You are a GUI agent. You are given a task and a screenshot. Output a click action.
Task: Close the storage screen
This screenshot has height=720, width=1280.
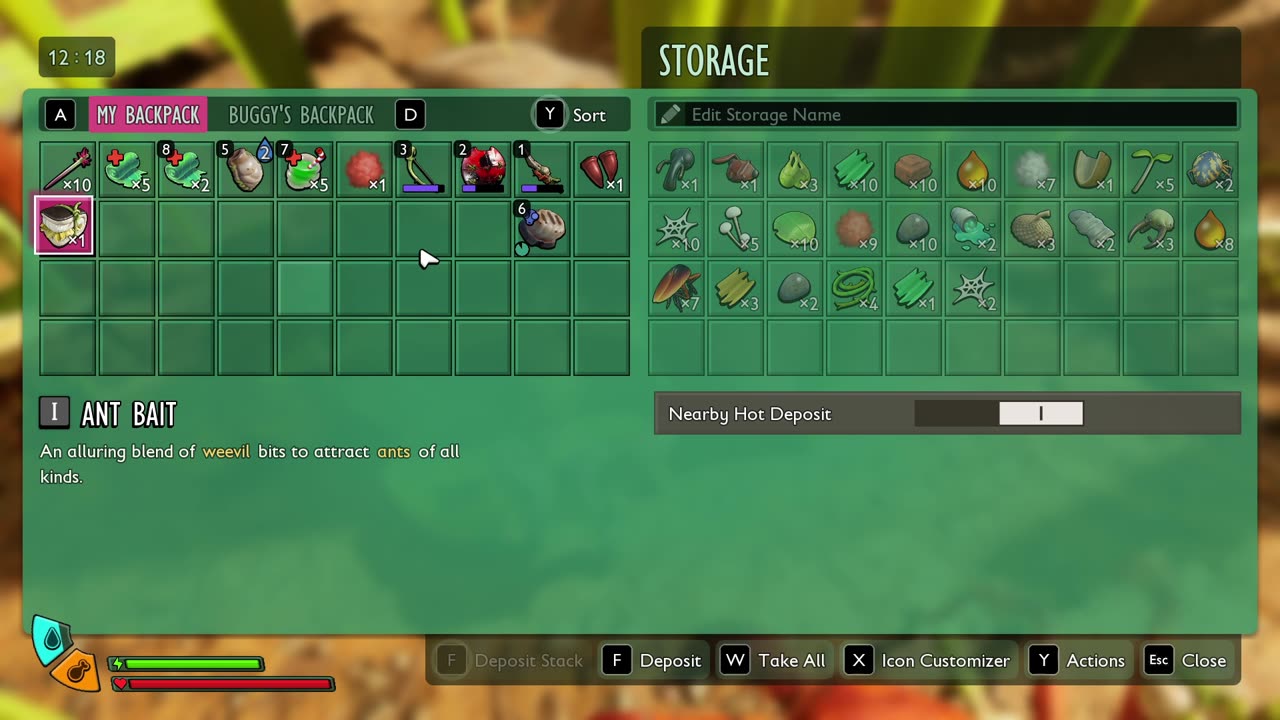click(1187, 661)
